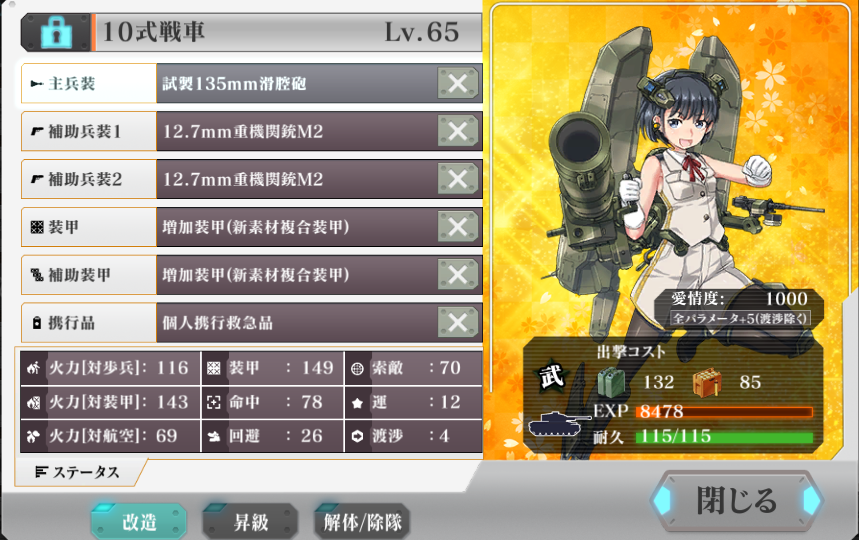
Task: Close the panel with 閉じる button
Action: pos(736,499)
